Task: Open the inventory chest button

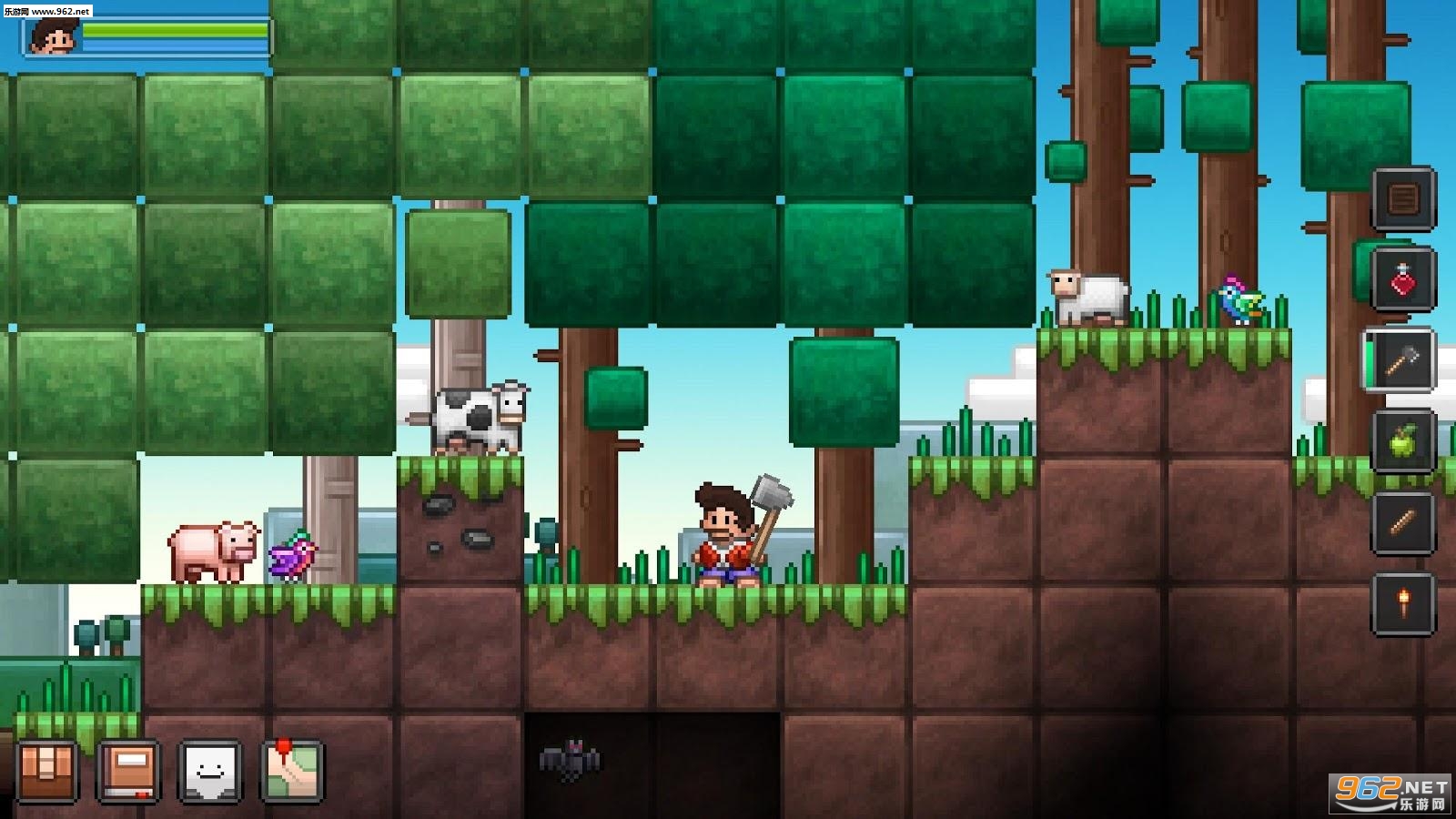Action: (x=47, y=771)
